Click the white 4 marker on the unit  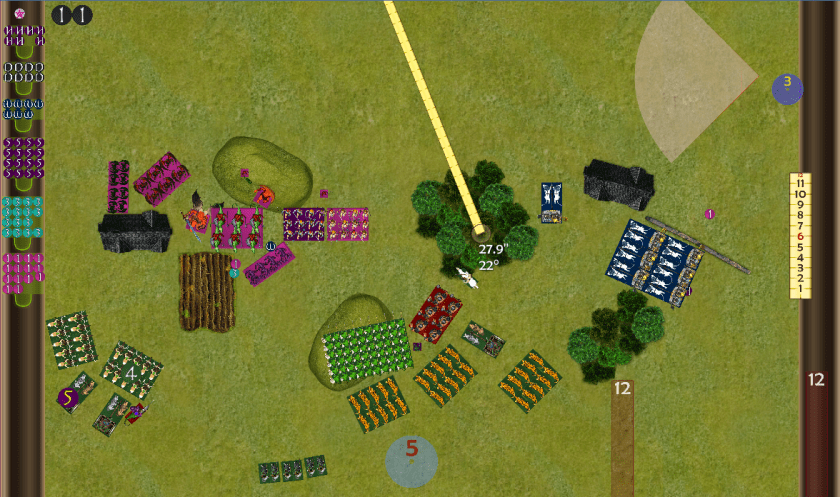tap(131, 372)
